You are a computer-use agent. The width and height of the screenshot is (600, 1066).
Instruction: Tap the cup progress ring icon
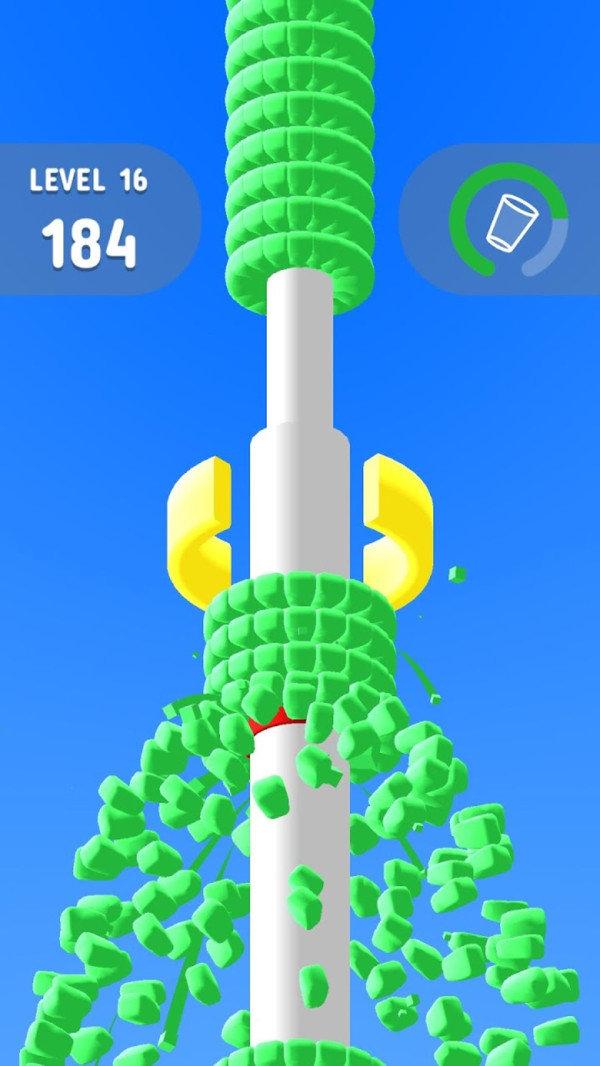click(x=508, y=220)
